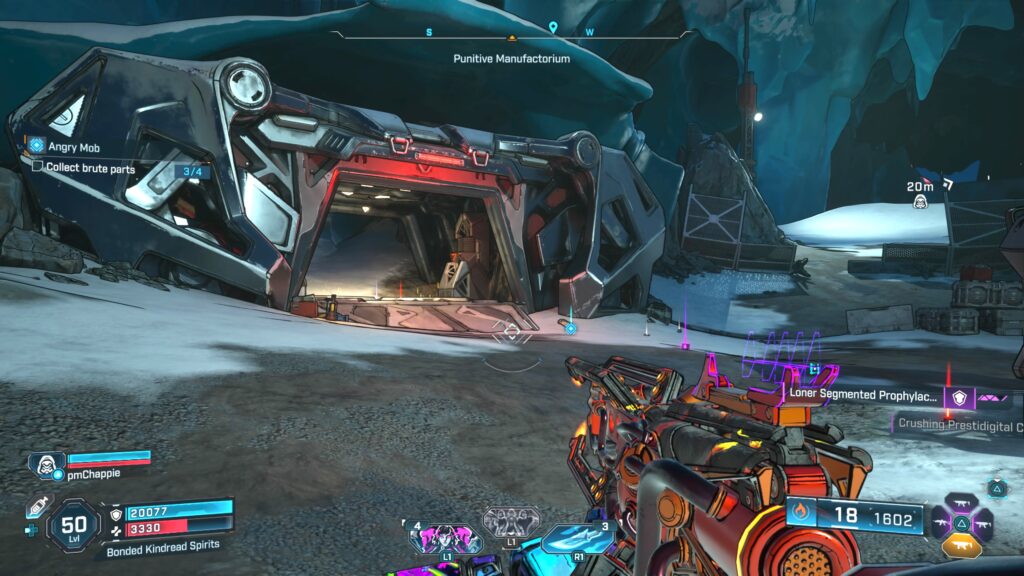Select the Loner Segmented loot label
Viewport: 1024px width, 576px height.
pyautogui.click(x=863, y=395)
